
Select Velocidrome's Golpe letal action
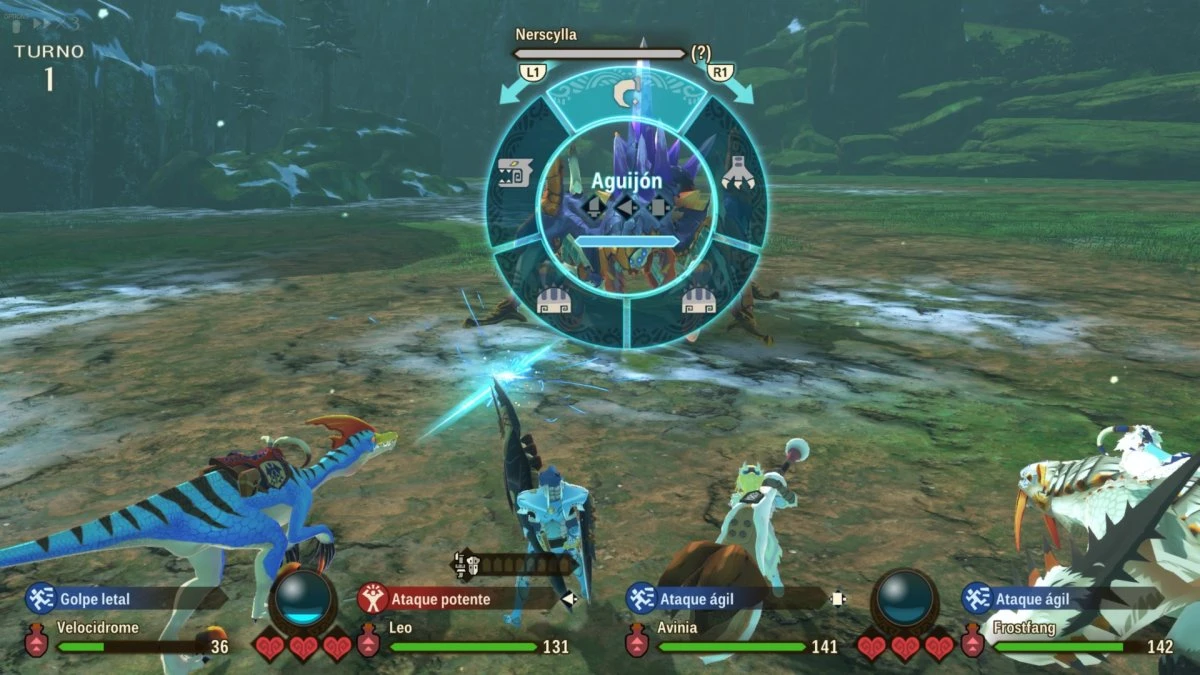(x=95, y=599)
